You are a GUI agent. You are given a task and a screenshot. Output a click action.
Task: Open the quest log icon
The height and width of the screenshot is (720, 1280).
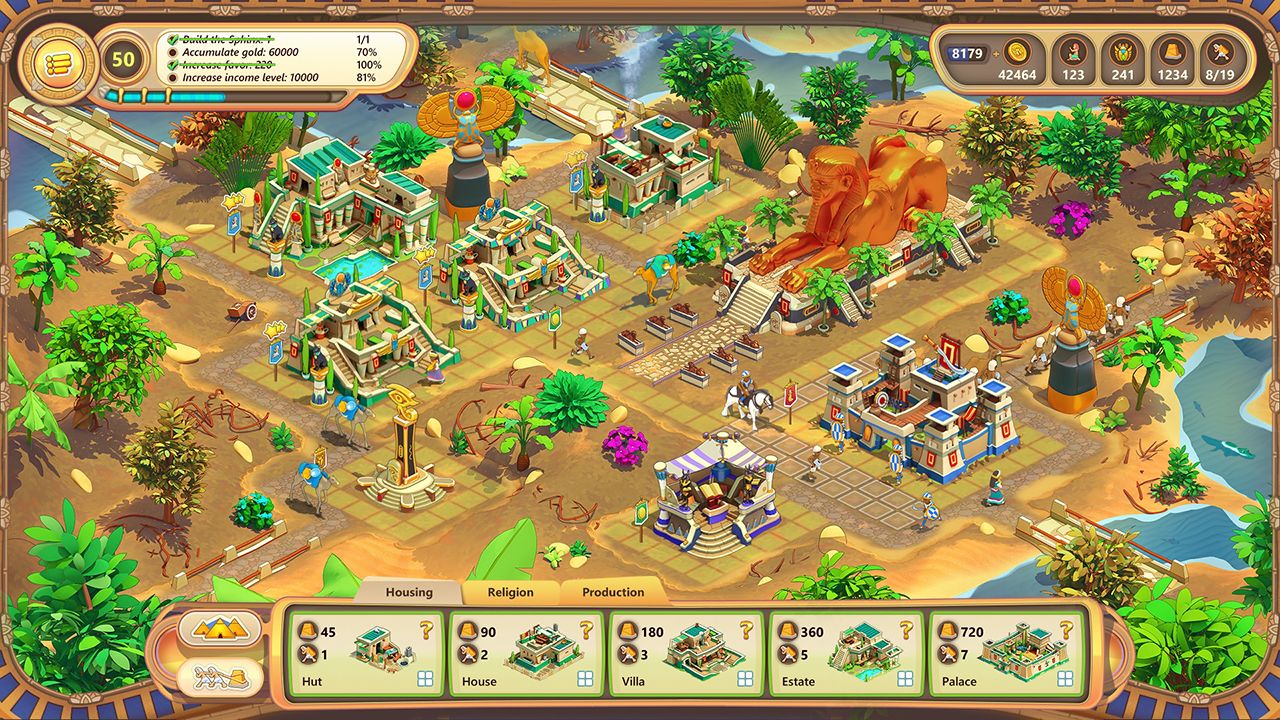[x=60, y=62]
